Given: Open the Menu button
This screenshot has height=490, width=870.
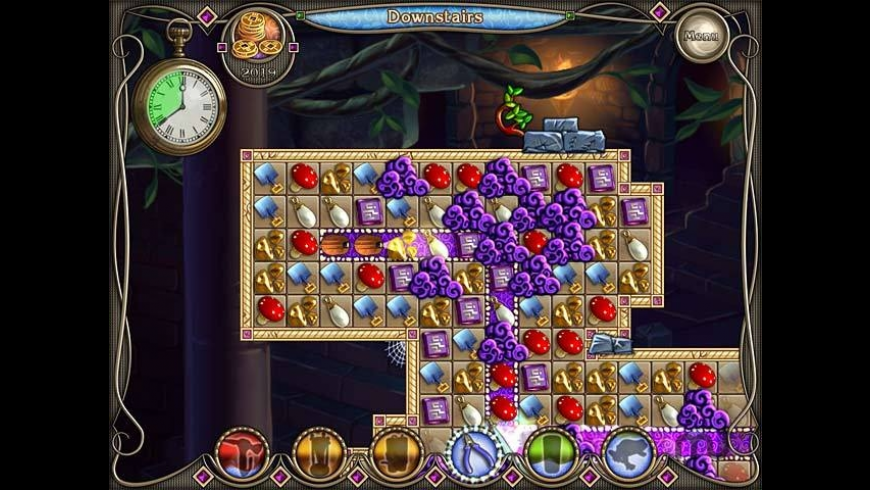Looking at the screenshot, I should pos(702,36).
